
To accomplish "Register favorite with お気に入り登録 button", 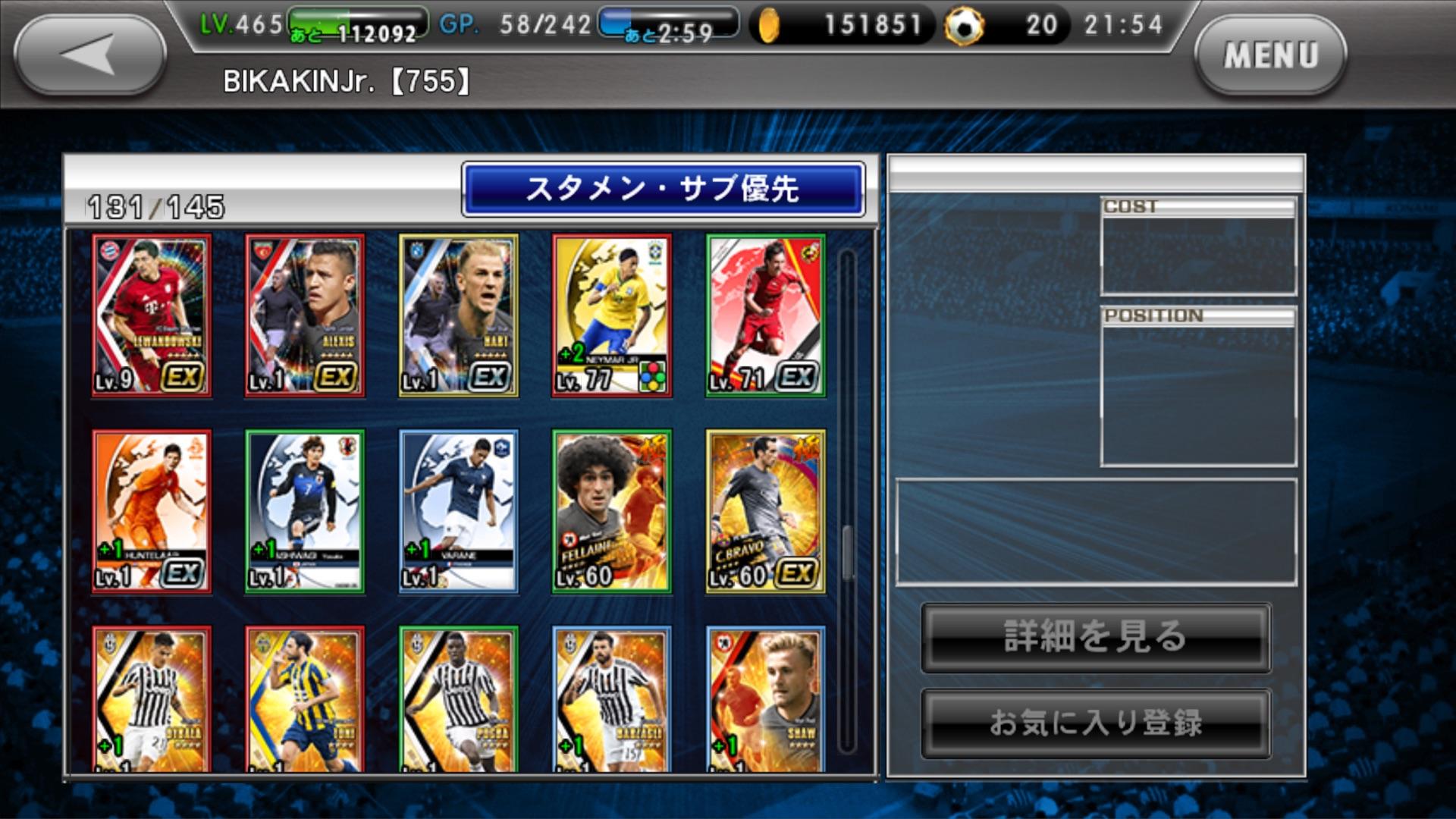I will (1096, 723).
